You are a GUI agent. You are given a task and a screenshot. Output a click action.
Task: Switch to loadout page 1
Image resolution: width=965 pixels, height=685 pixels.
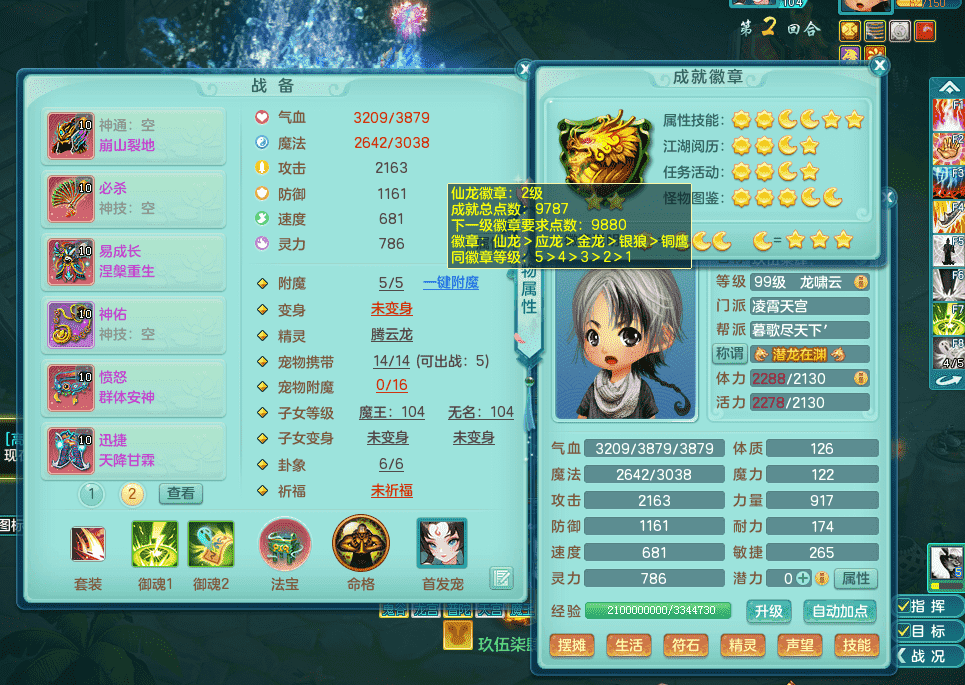[92, 493]
